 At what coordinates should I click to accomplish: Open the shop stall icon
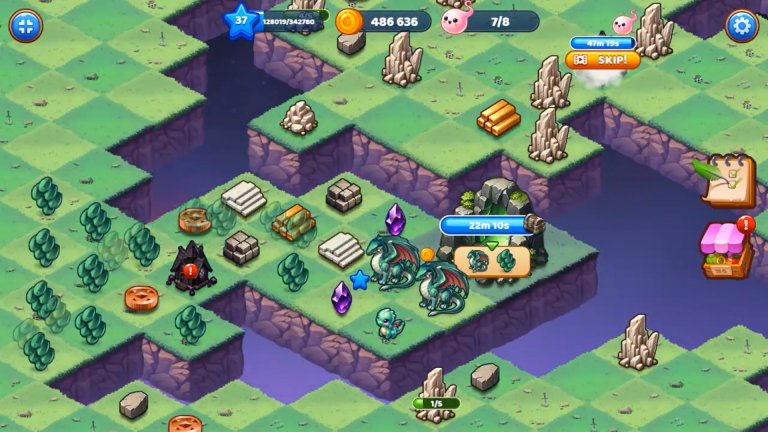(x=727, y=249)
